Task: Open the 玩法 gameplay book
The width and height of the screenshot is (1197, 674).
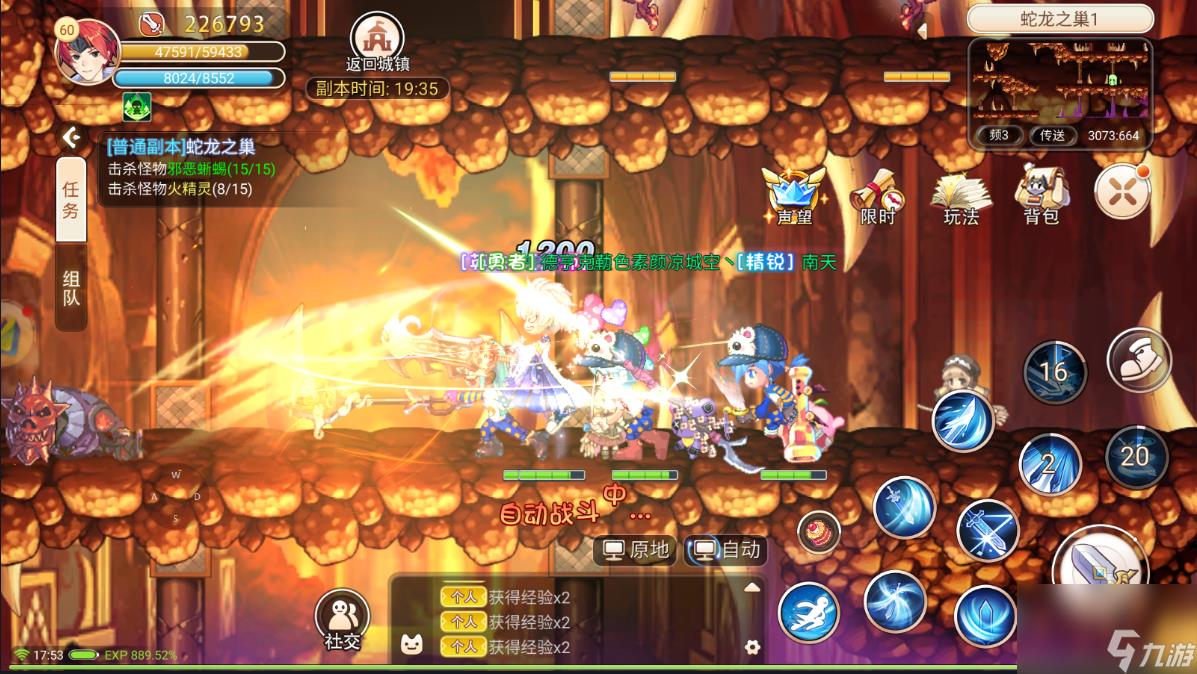Action: coord(961,195)
